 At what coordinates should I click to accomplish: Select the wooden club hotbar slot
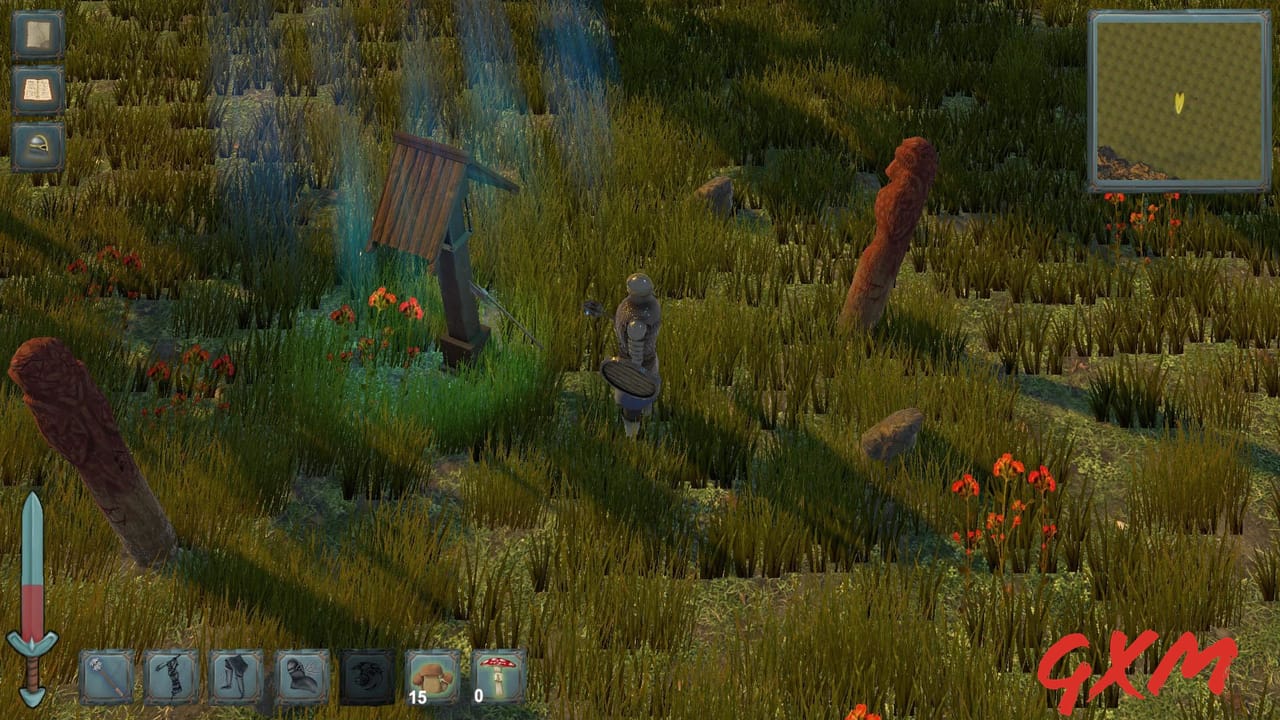click(x=170, y=674)
